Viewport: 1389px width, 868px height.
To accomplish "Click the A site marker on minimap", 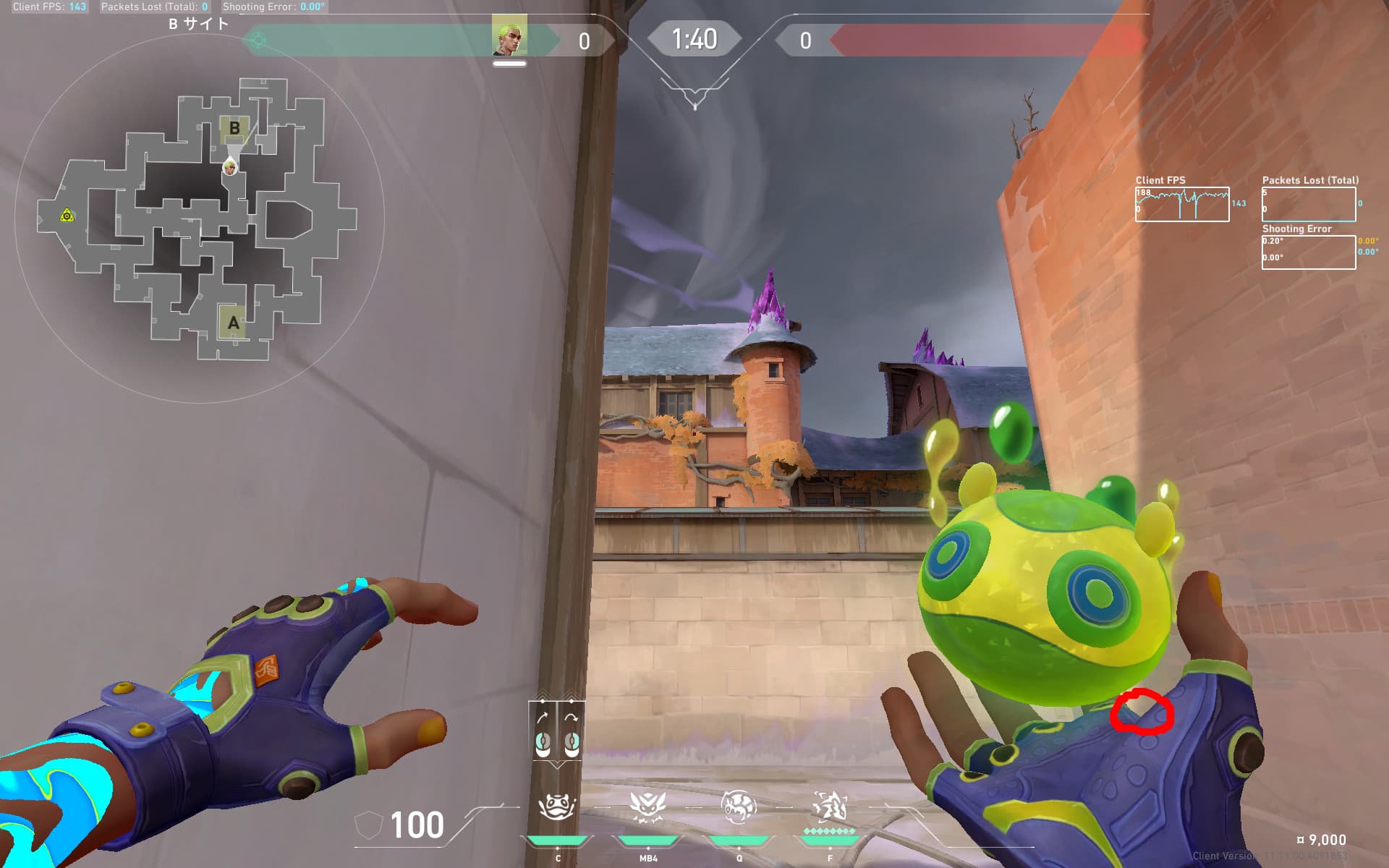I will (233, 323).
